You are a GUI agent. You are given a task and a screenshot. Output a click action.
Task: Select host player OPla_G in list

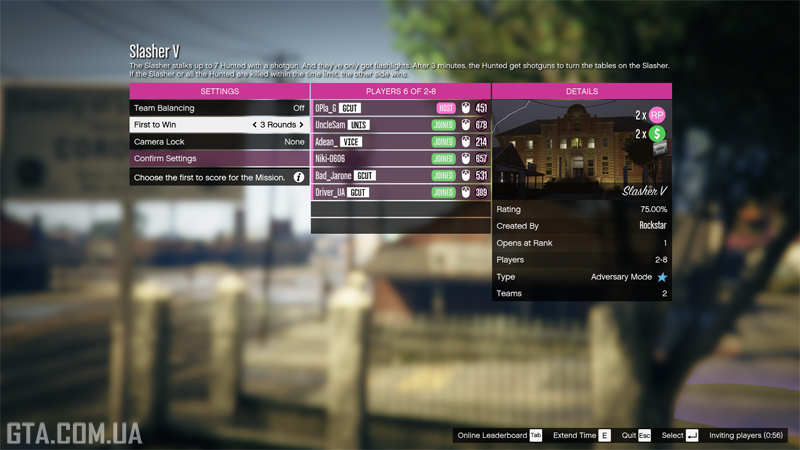pyautogui.click(x=400, y=108)
